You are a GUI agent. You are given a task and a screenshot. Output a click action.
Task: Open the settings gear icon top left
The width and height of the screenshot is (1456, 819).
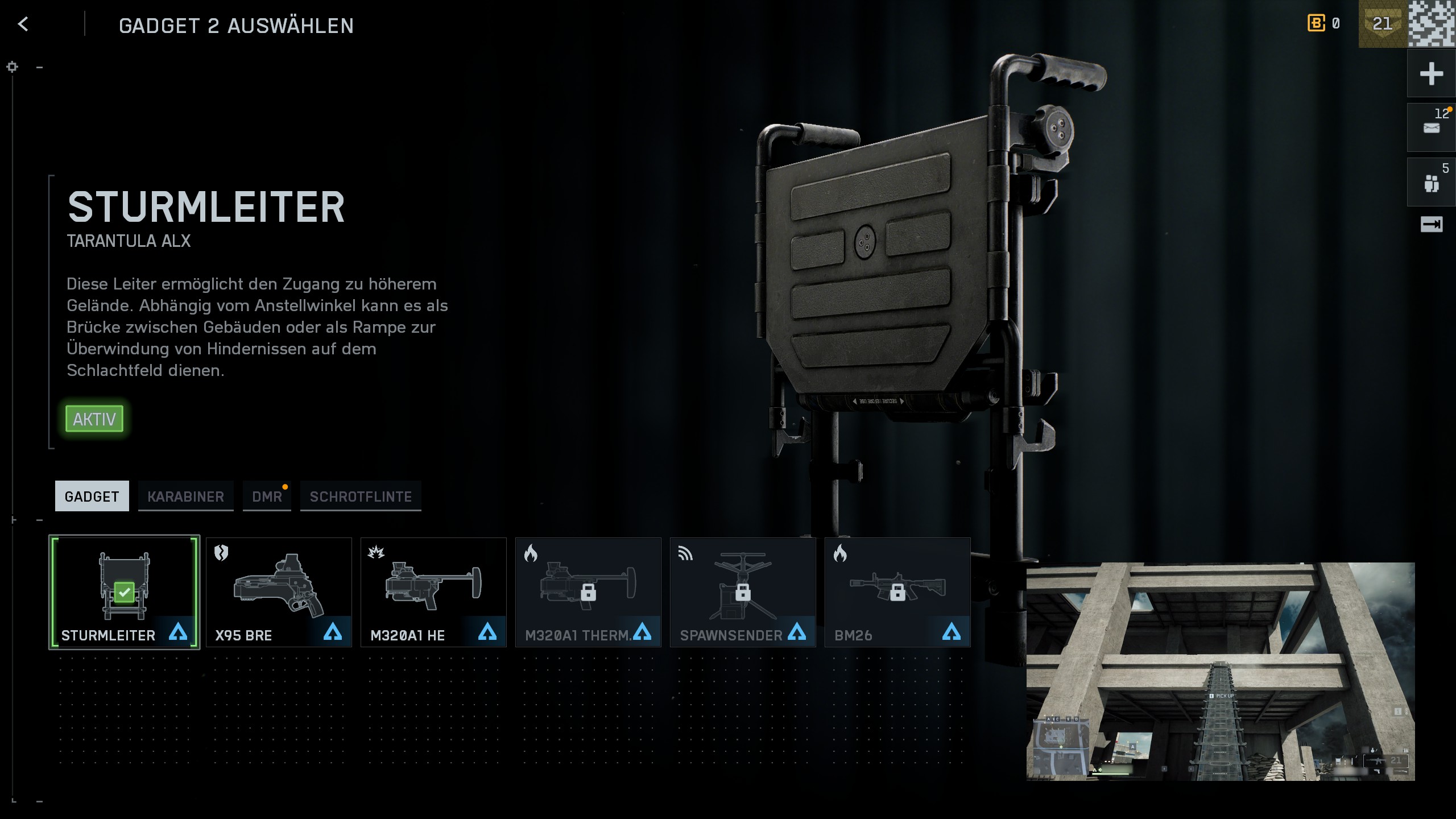[12, 67]
